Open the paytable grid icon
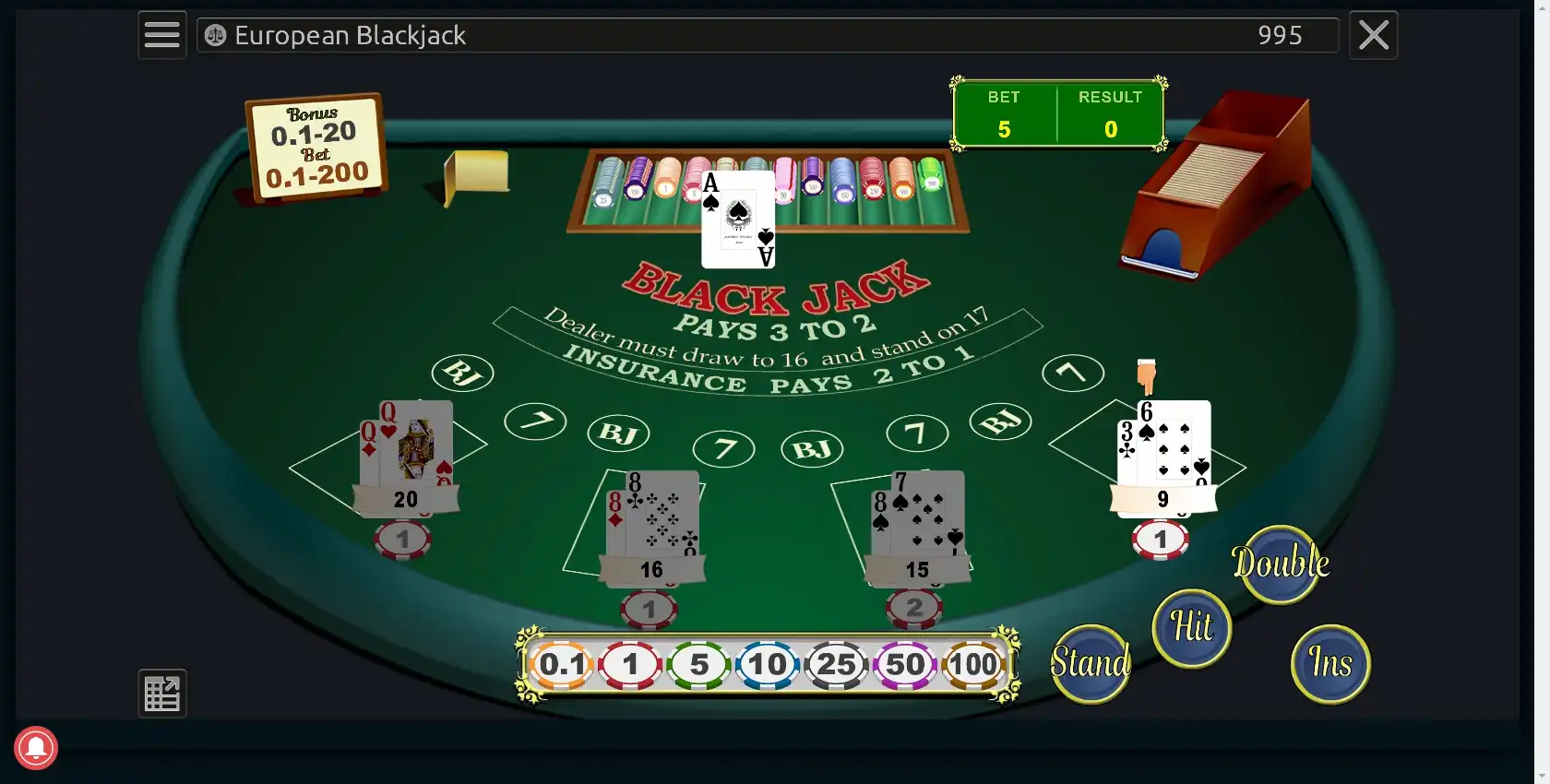1550x784 pixels. (162, 693)
